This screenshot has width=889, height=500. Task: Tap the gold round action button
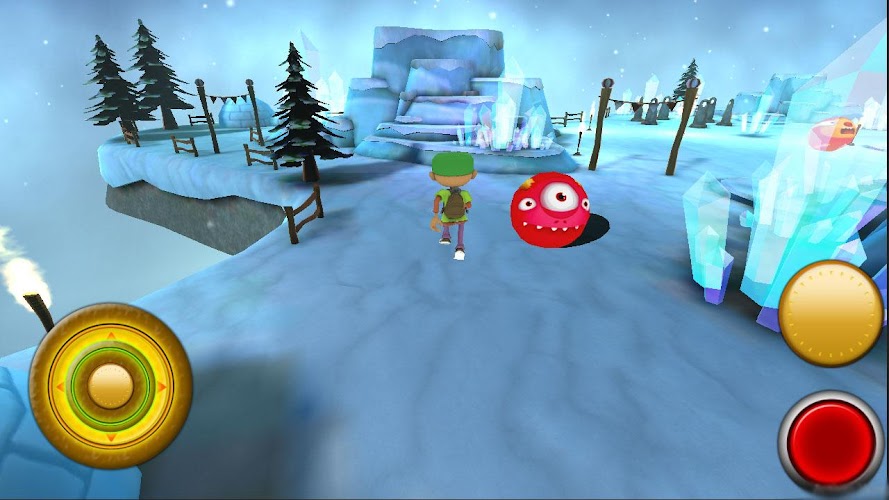830,313
